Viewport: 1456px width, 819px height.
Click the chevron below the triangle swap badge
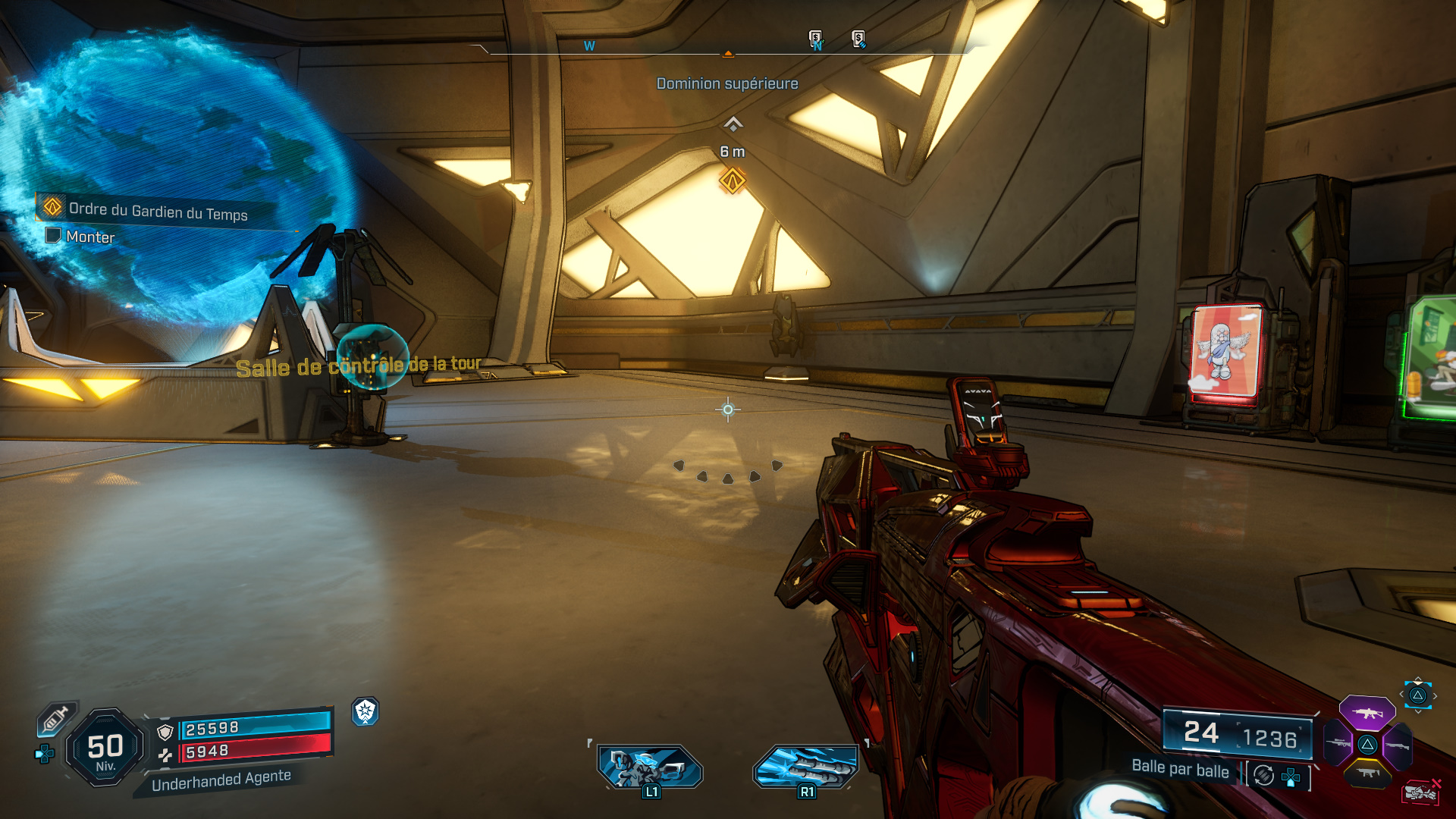click(1418, 711)
